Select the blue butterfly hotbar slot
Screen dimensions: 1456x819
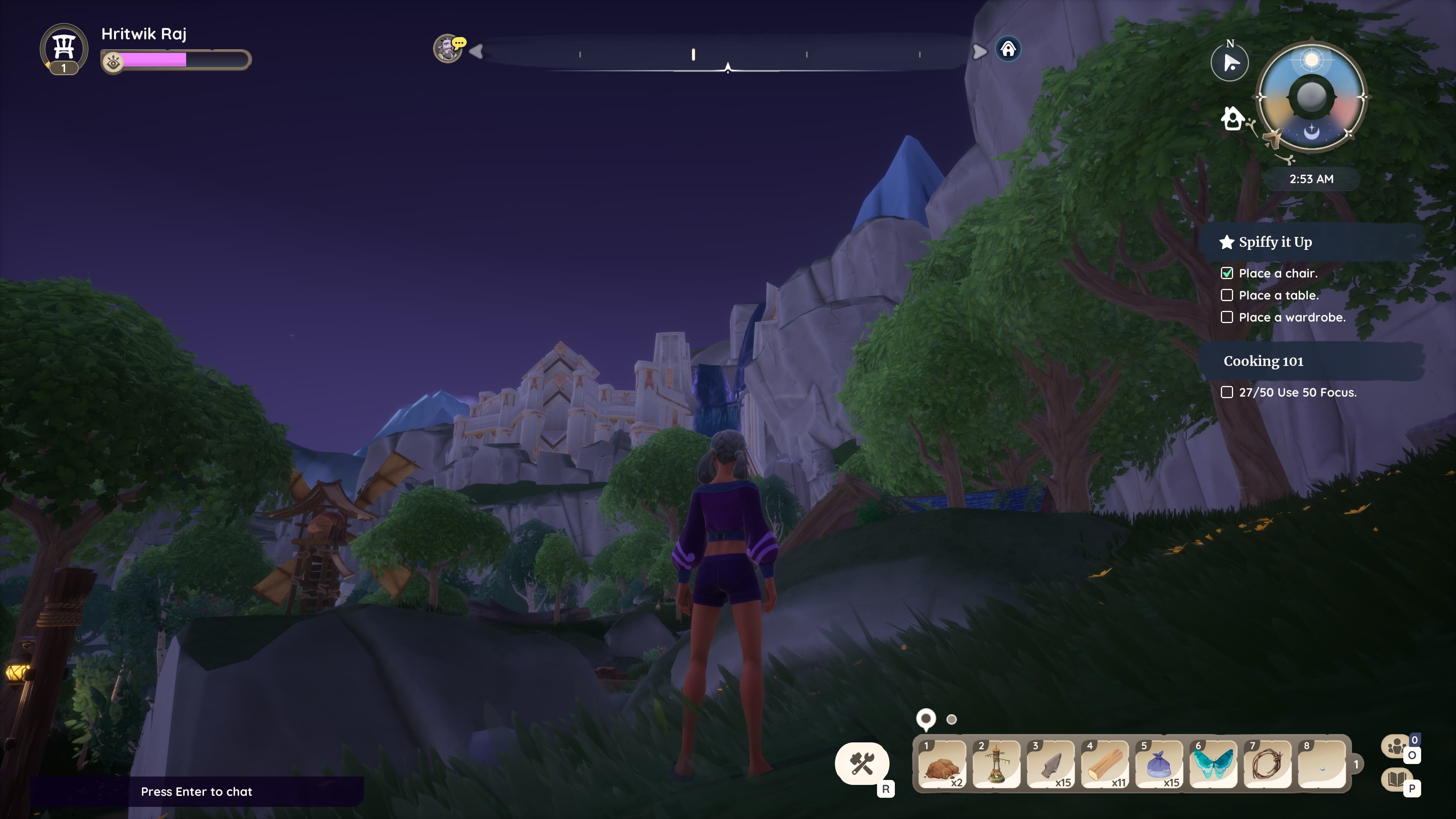(x=1213, y=764)
